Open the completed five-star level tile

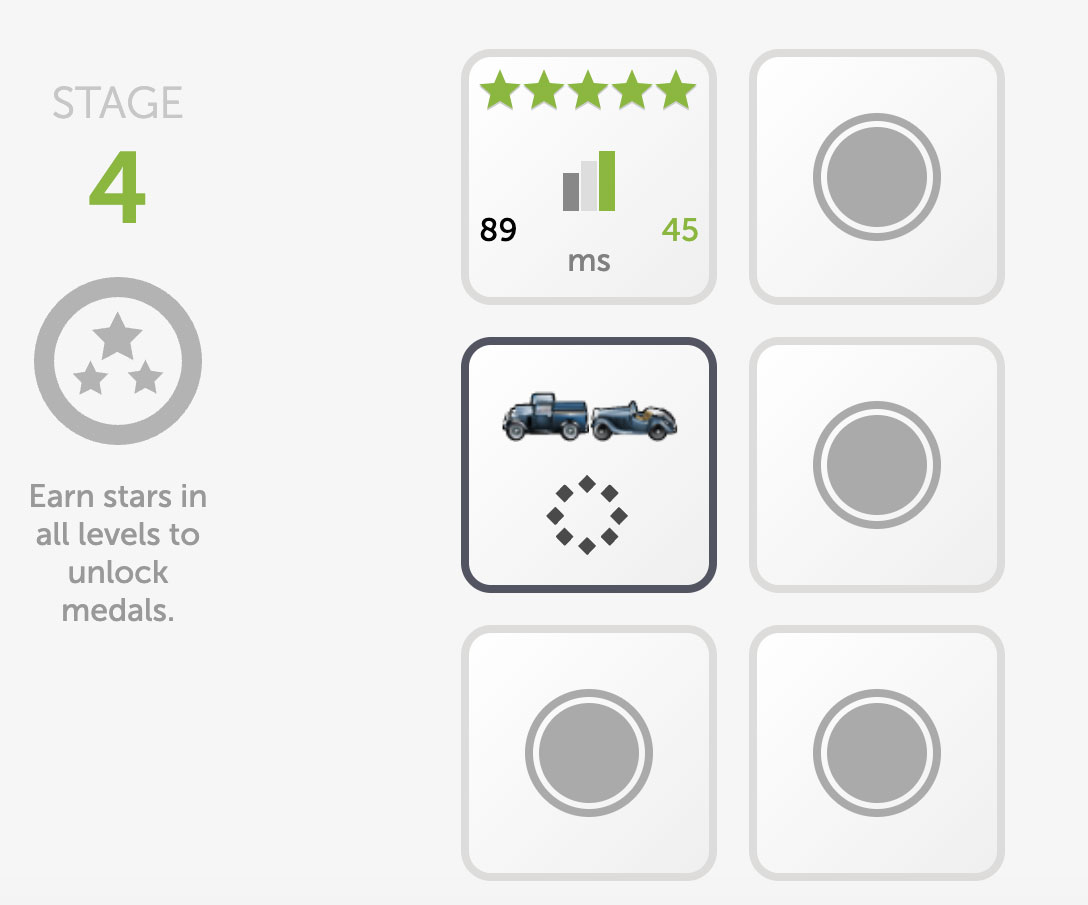(x=588, y=177)
